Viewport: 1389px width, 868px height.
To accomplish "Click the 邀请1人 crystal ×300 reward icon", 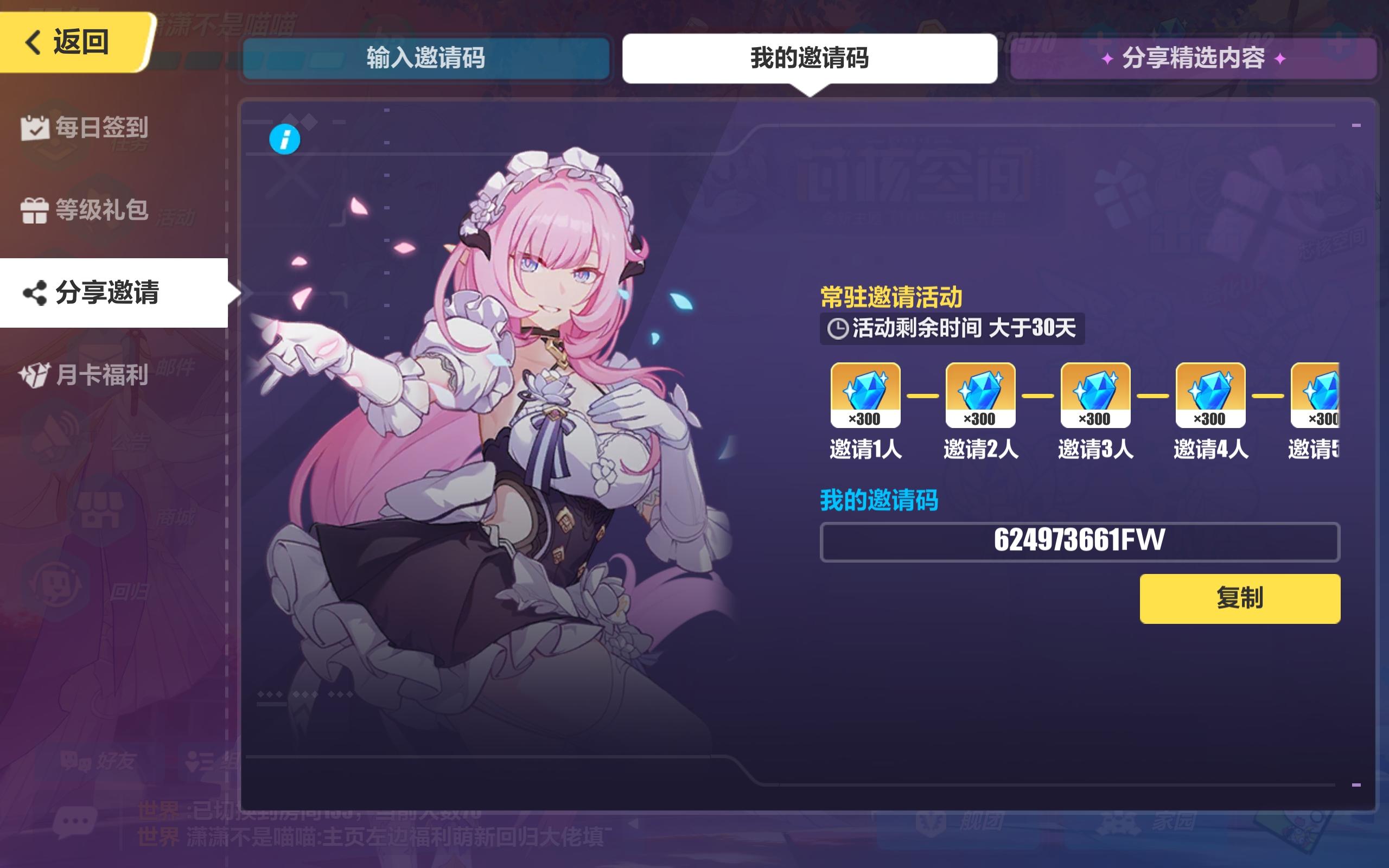I will point(865,395).
